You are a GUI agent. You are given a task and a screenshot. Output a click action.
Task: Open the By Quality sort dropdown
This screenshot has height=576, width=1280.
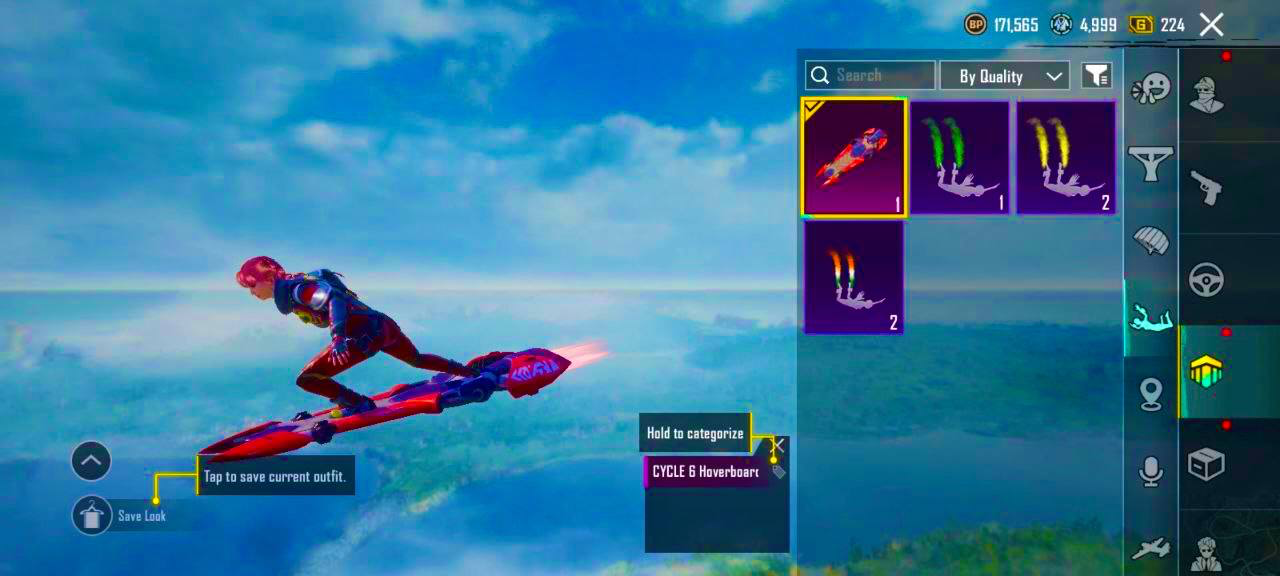pos(1004,76)
